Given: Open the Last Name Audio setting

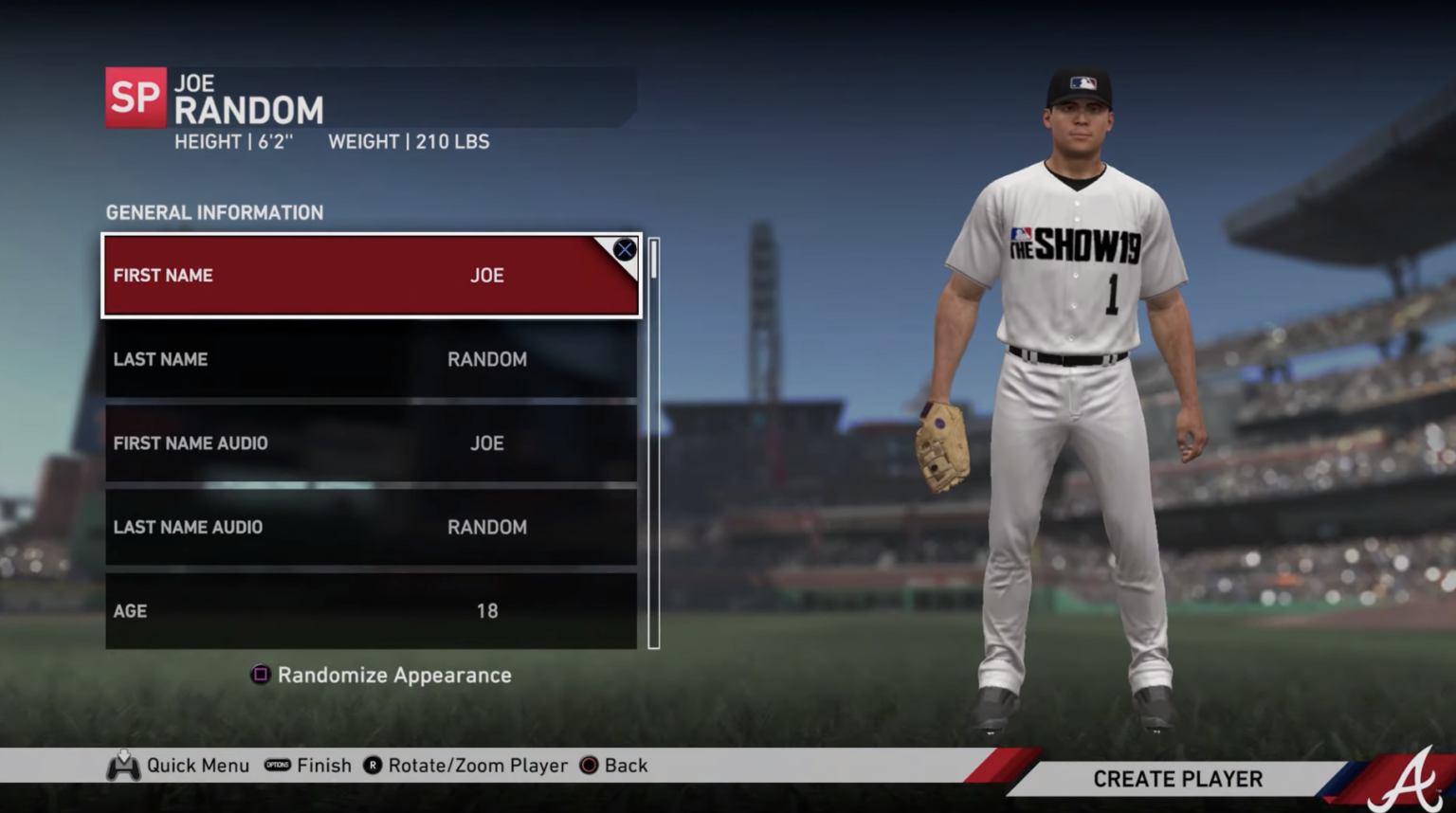Looking at the screenshot, I should pyautogui.click(x=371, y=527).
